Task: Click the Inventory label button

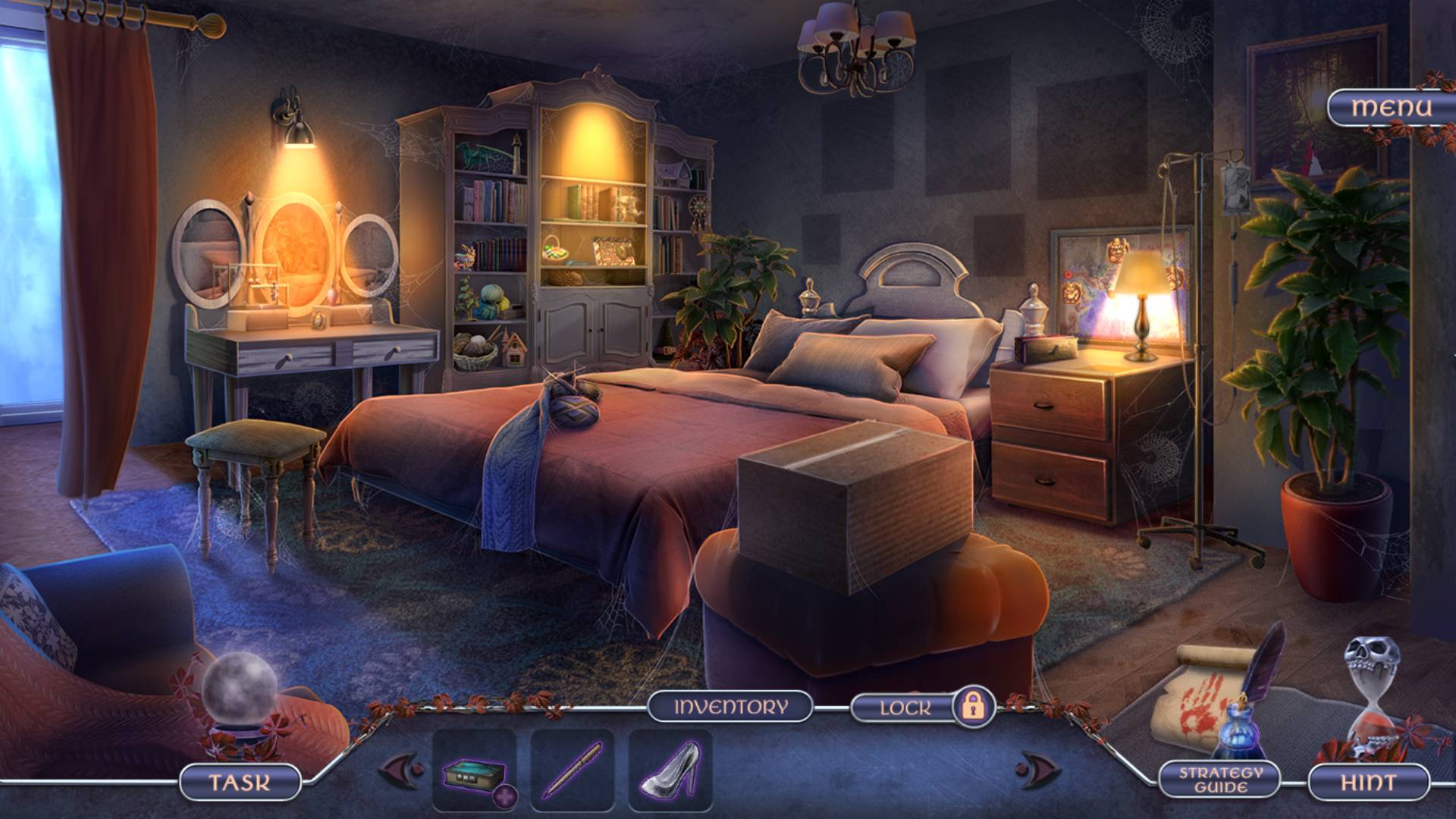Action: [x=730, y=707]
